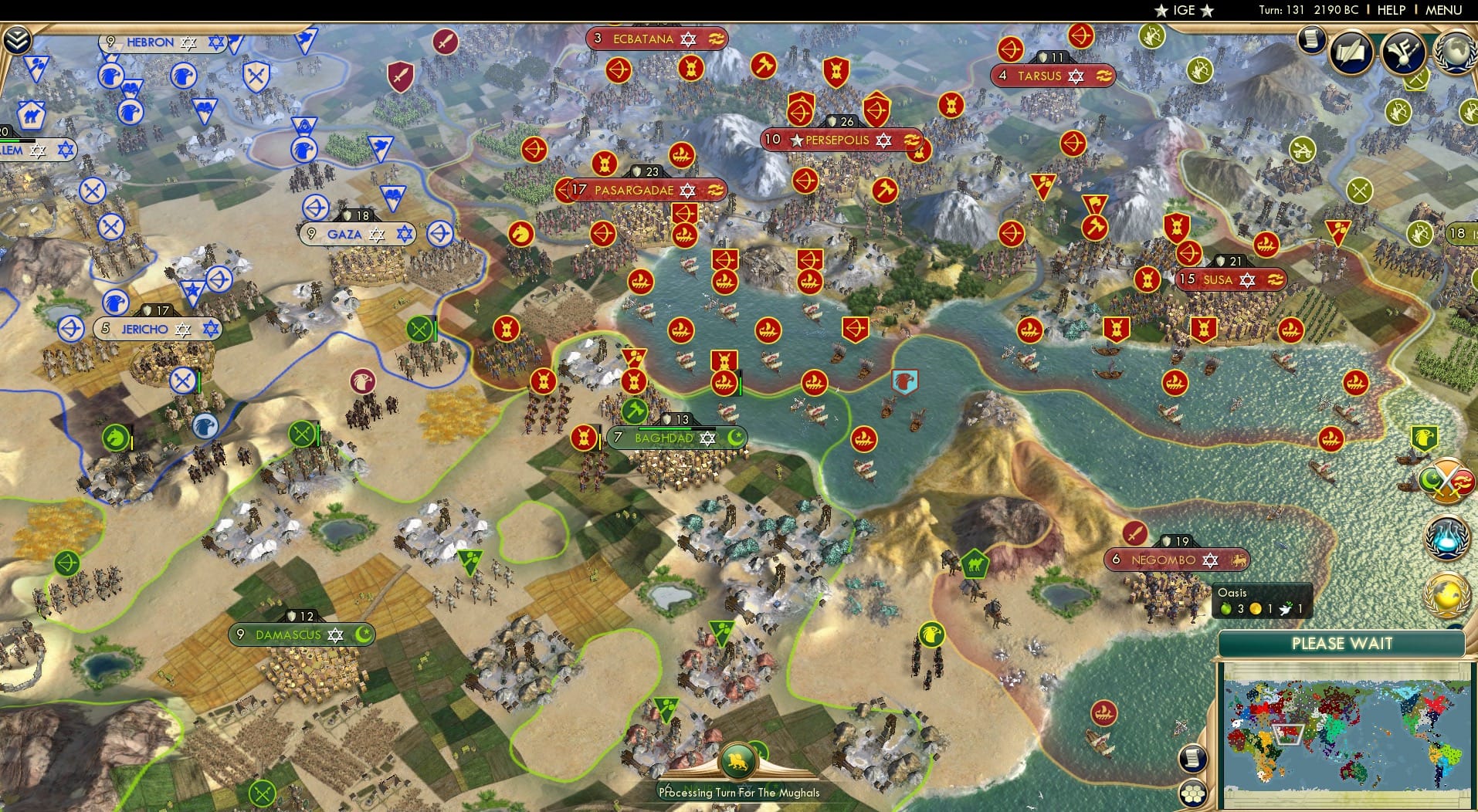Select the Persepolis city banner
The width and height of the screenshot is (1478, 812).
841,140
